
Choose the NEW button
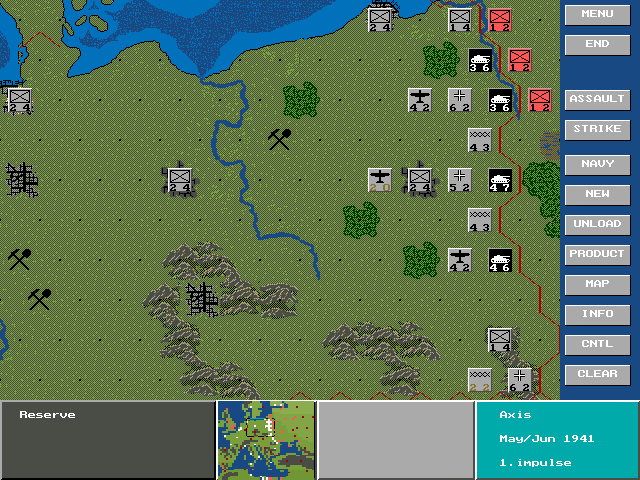coord(597,194)
